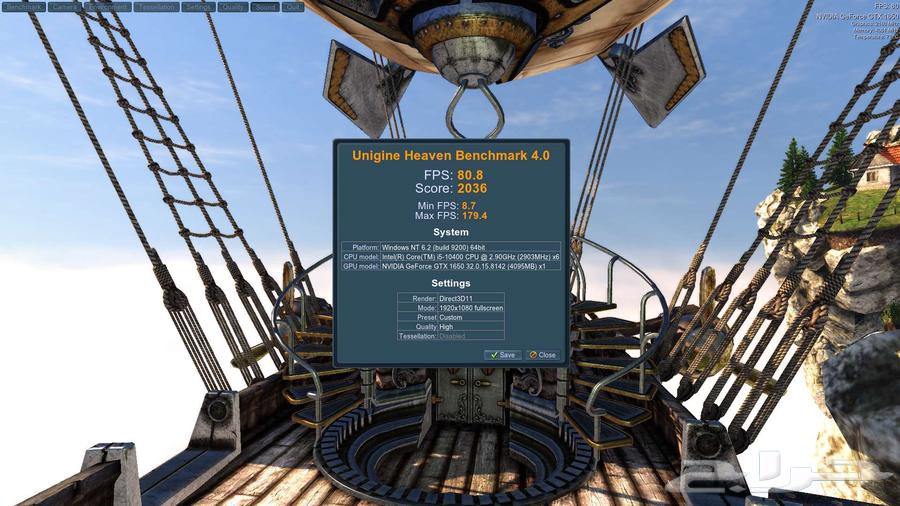Open Settings from the top bar
The height and width of the screenshot is (506, 900).
click(199, 7)
